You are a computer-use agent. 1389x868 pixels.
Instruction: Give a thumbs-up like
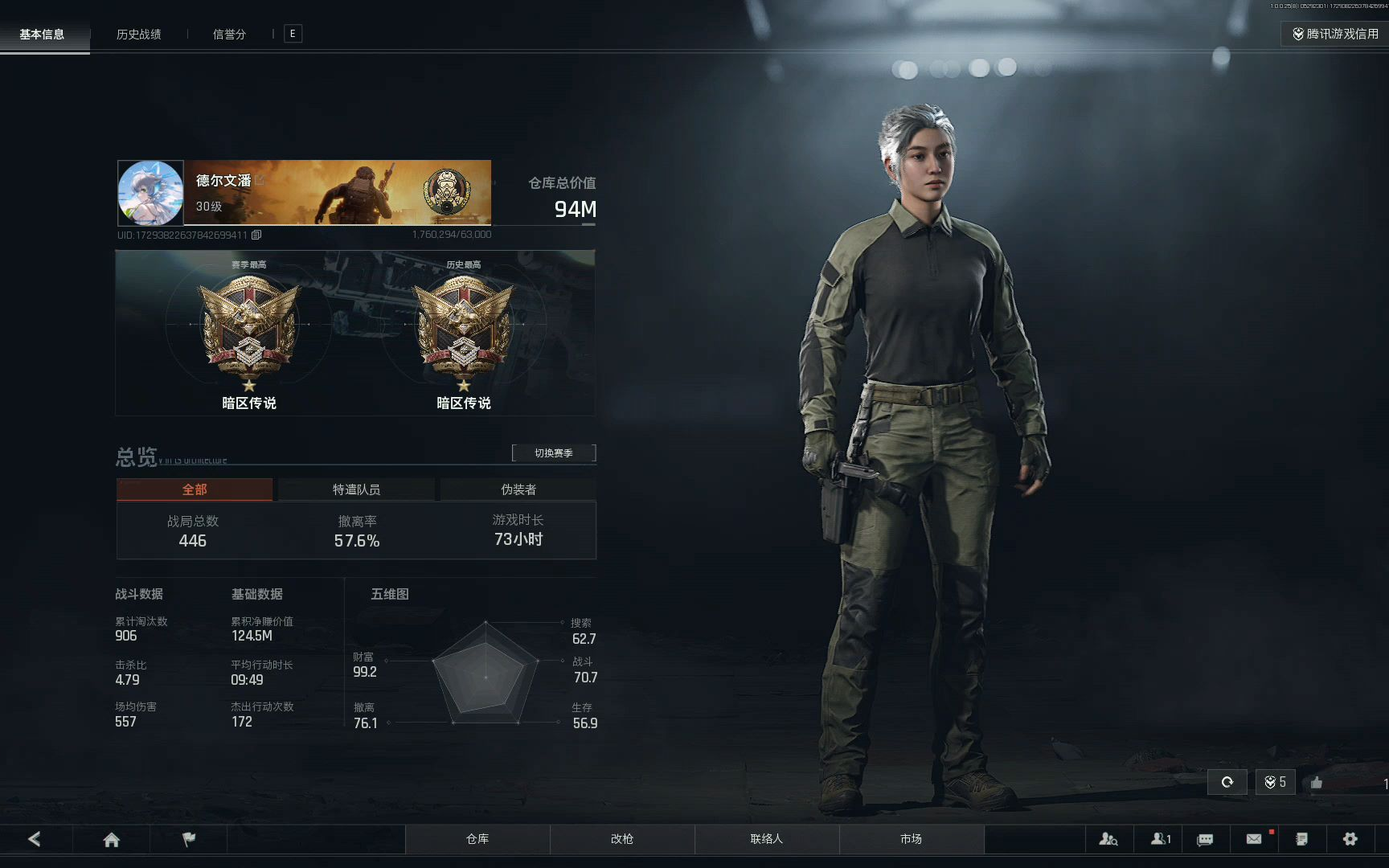[x=1317, y=783]
